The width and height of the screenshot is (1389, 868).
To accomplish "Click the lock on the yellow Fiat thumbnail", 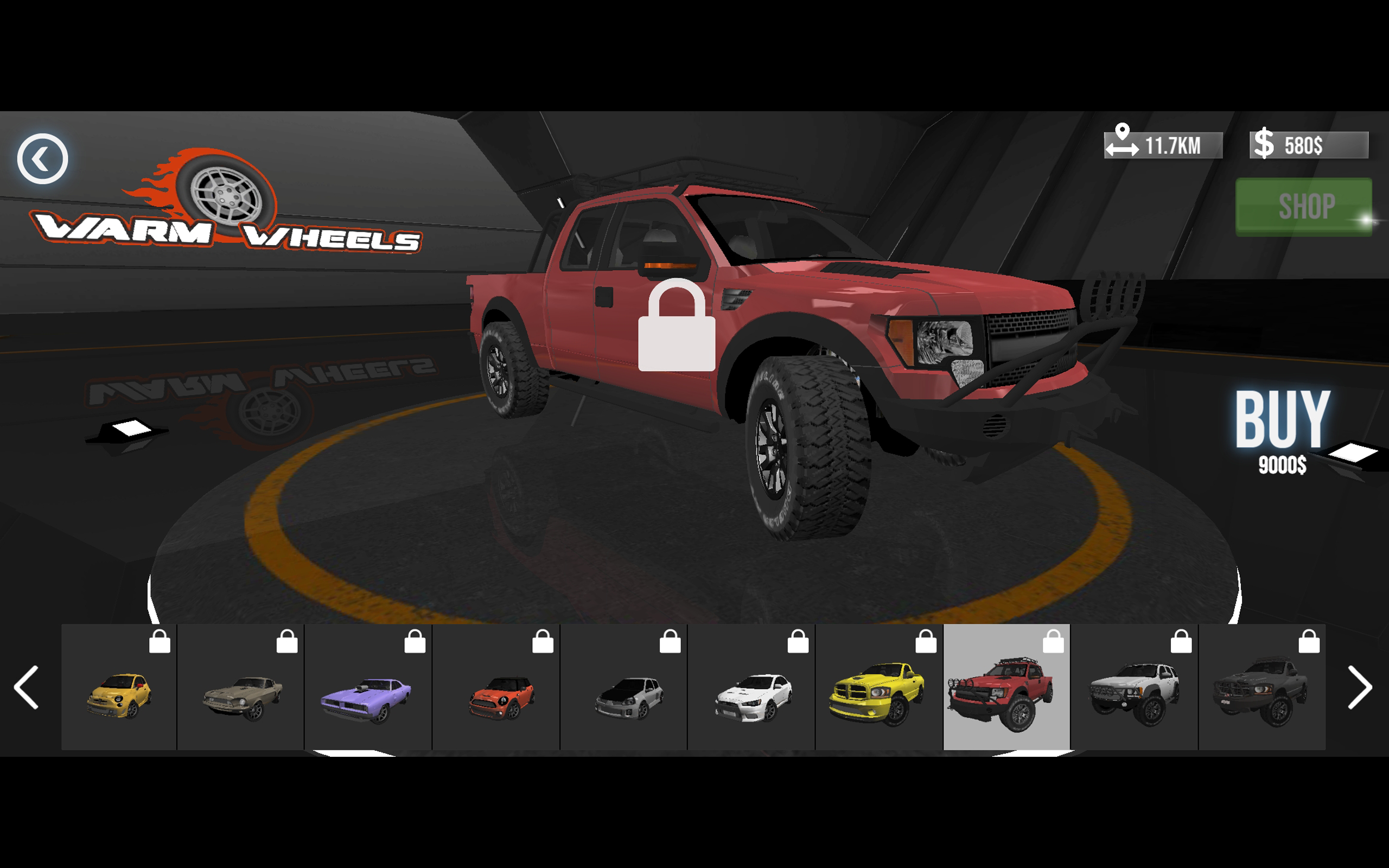I will pos(161,642).
